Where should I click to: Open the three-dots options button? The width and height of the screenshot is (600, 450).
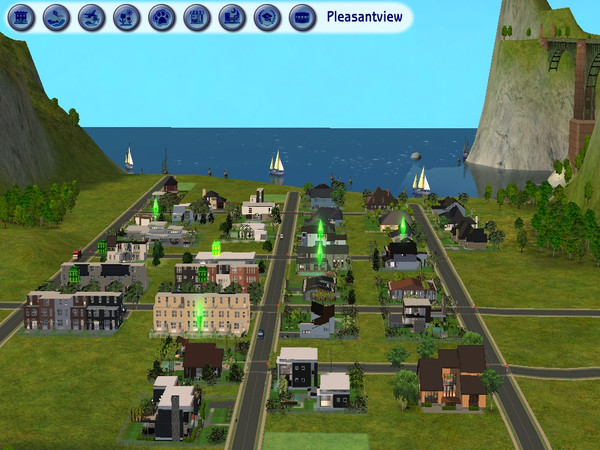tap(302, 16)
